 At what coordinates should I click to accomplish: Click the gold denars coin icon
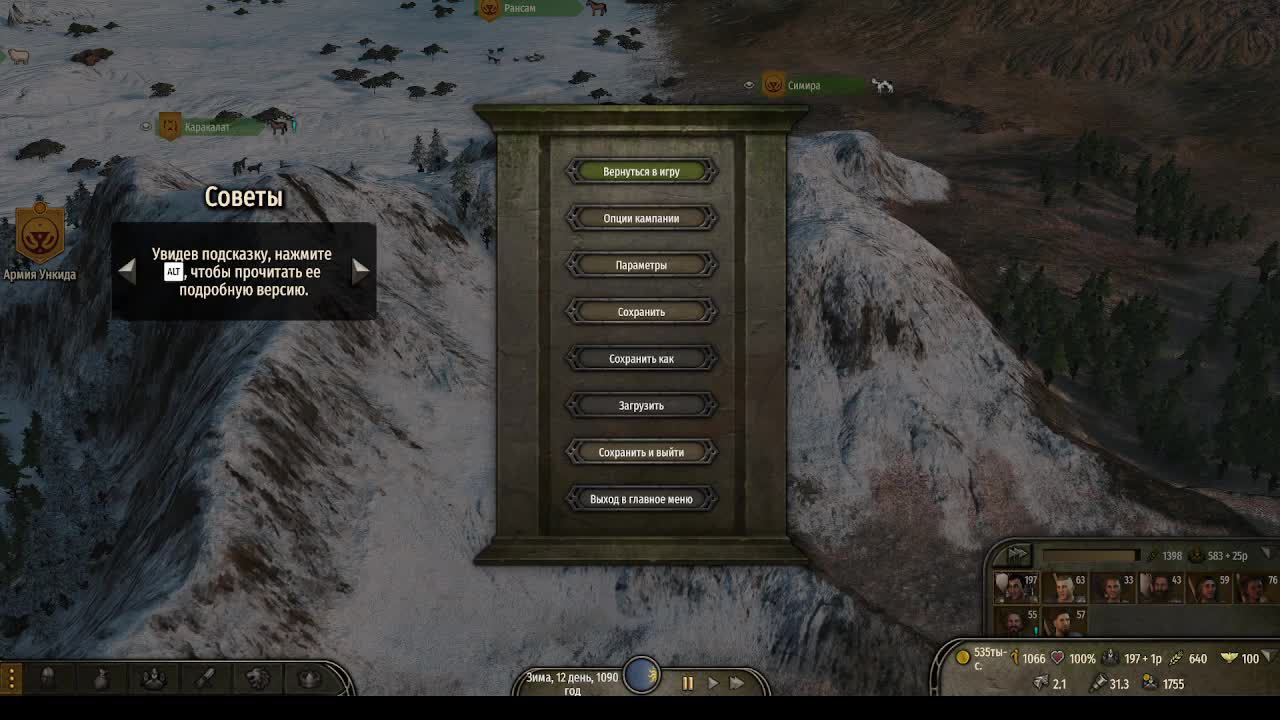click(x=964, y=658)
